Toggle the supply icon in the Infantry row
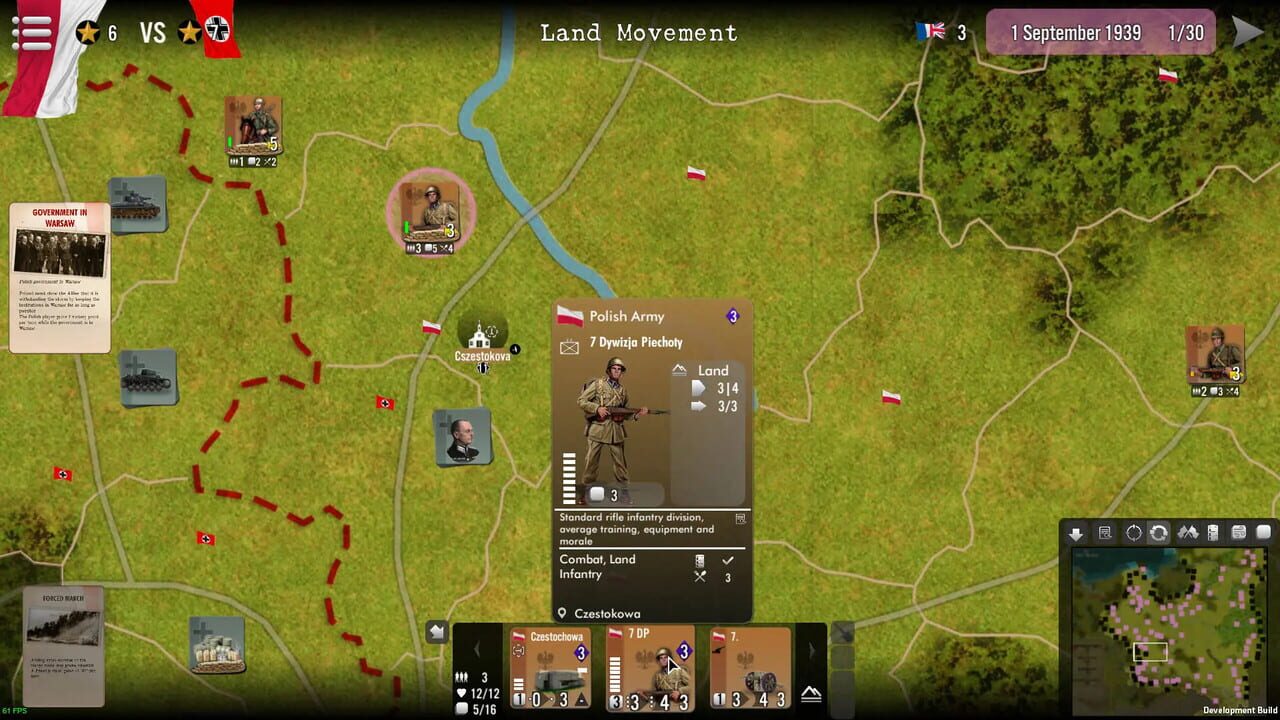This screenshot has height=720, width=1280. pyautogui.click(x=700, y=576)
